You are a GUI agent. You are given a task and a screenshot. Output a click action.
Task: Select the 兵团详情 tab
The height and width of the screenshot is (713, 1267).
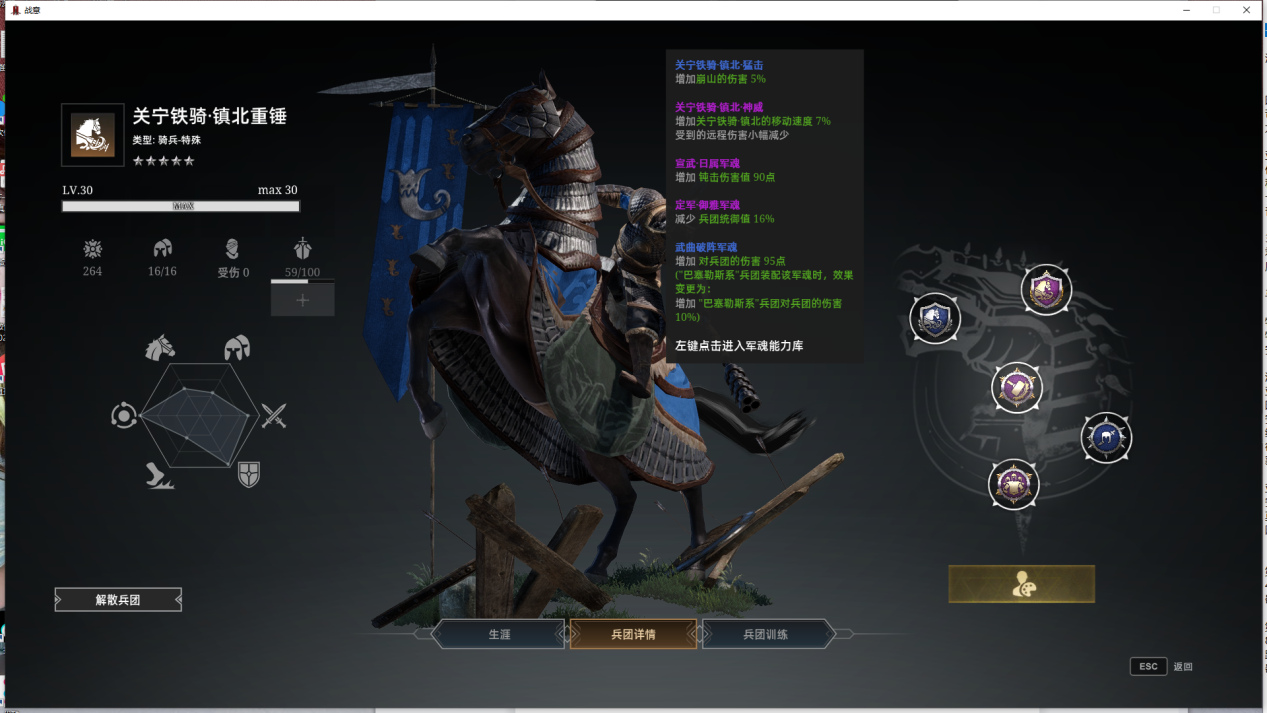tap(633, 634)
